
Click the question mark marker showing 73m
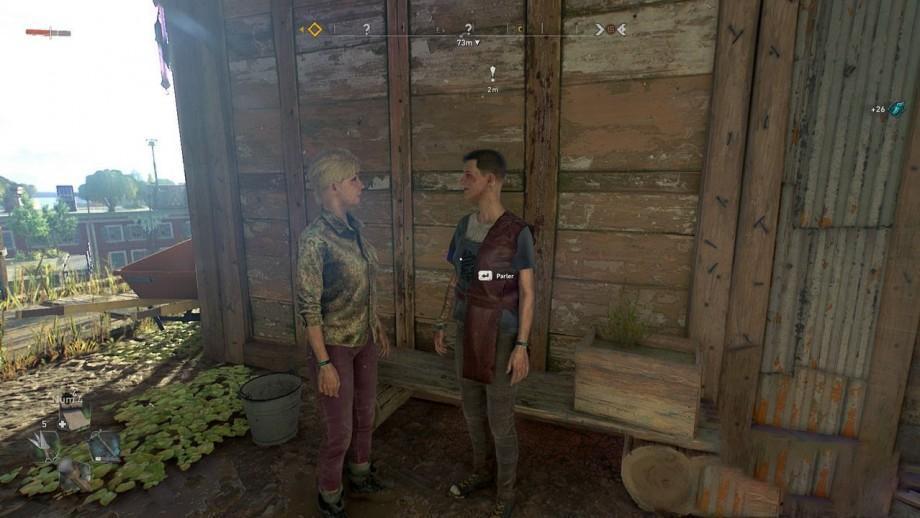467,30
